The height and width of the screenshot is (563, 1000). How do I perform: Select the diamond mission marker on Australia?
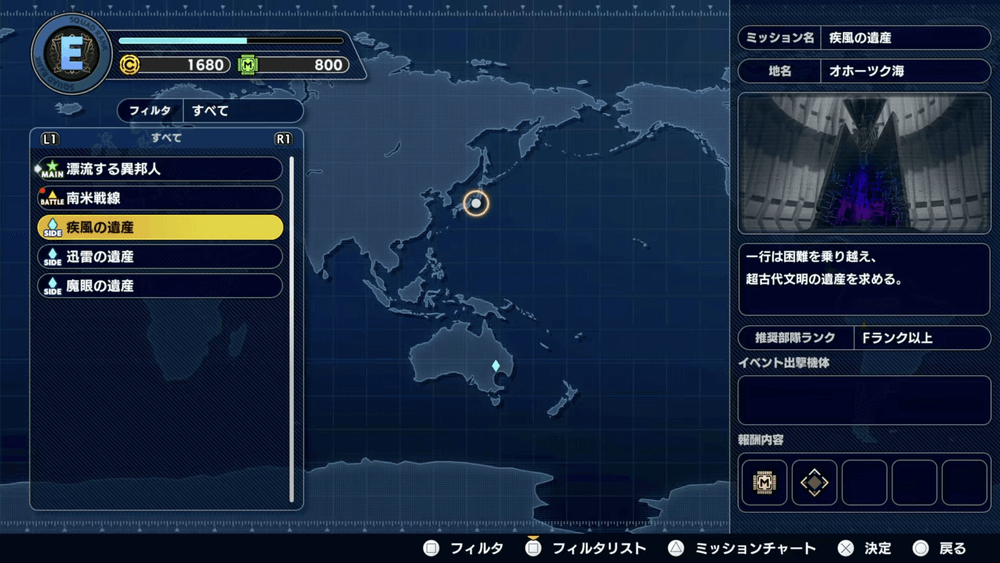coord(494,366)
